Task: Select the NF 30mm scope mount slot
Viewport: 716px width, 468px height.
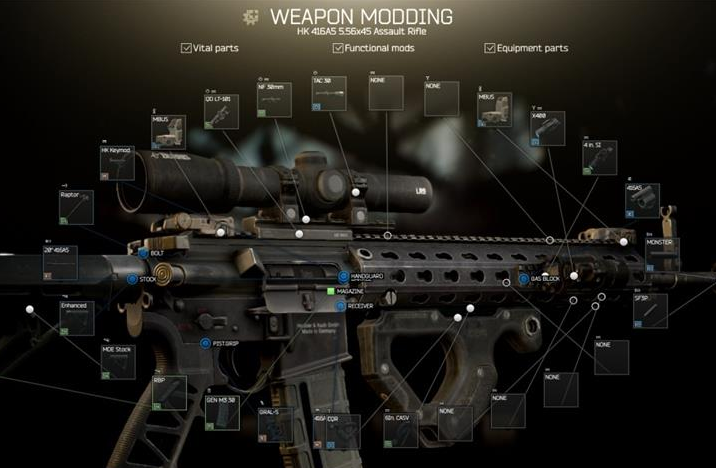Action: coord(274,101)
